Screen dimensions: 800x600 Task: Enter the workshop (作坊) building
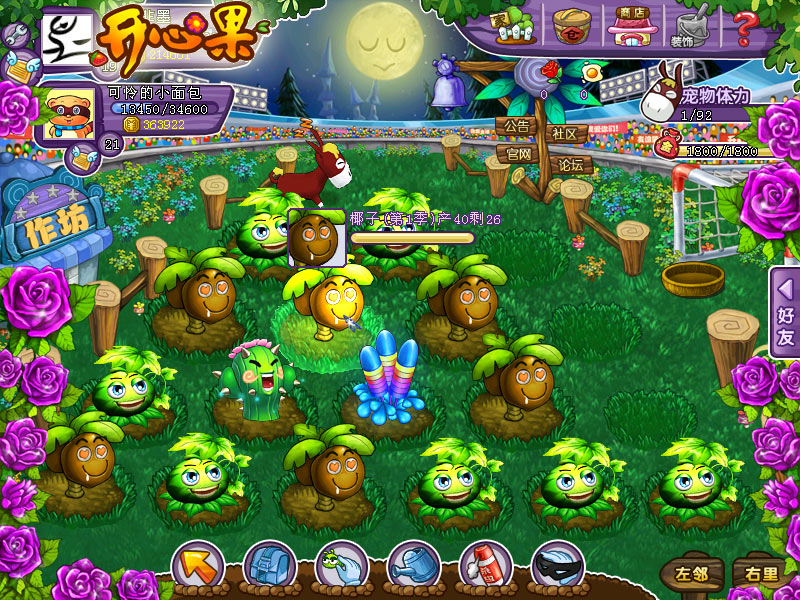pyautogui.click(x=55, y=228)
